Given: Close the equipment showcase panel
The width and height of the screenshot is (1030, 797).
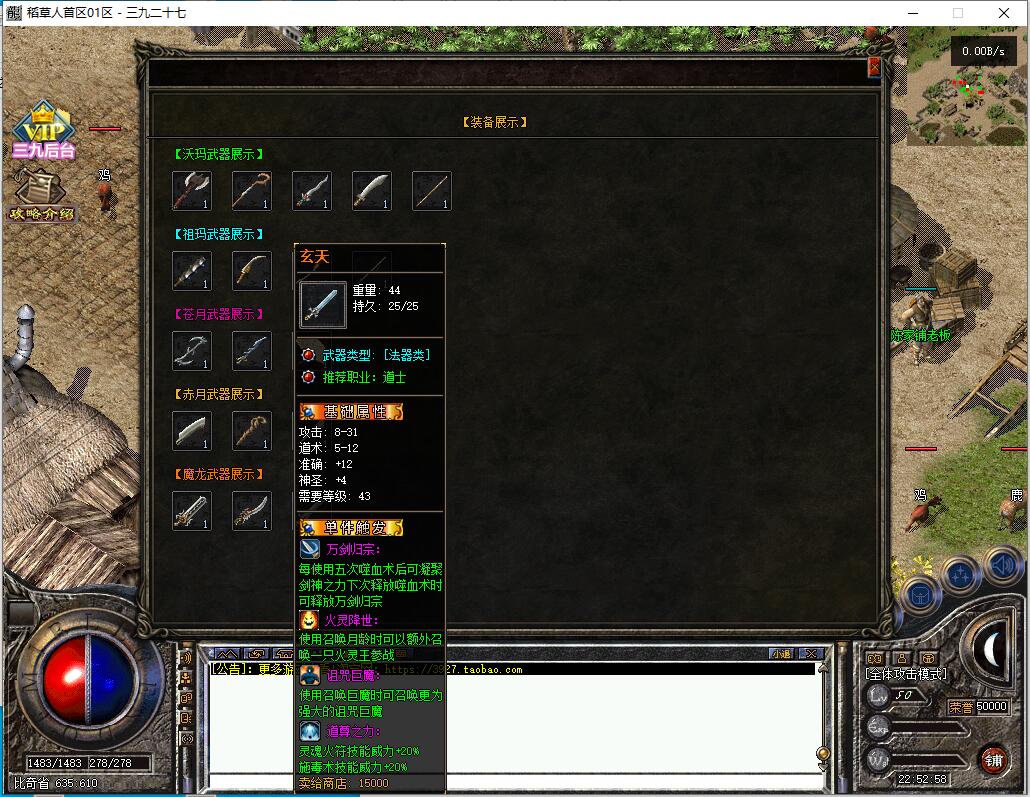Looking at the screenshot, I should coord(874,67).
